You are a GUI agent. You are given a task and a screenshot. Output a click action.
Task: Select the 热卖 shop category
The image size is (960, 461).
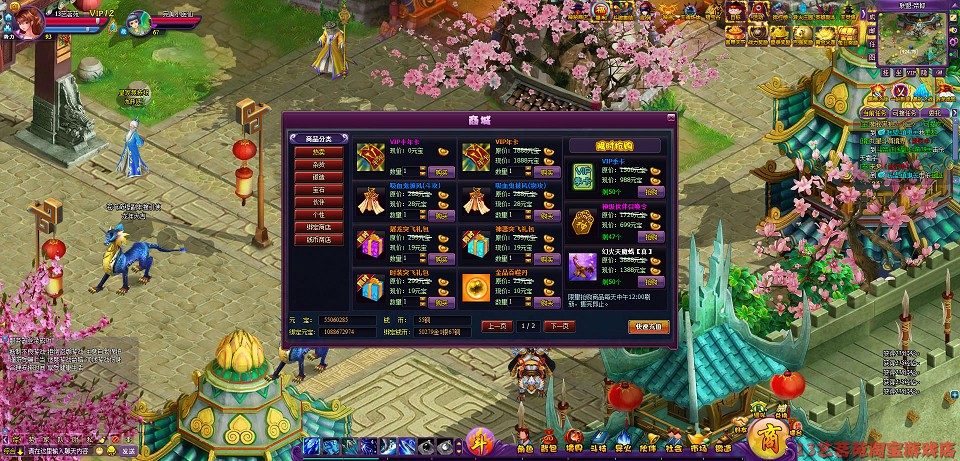coord(318,152)
